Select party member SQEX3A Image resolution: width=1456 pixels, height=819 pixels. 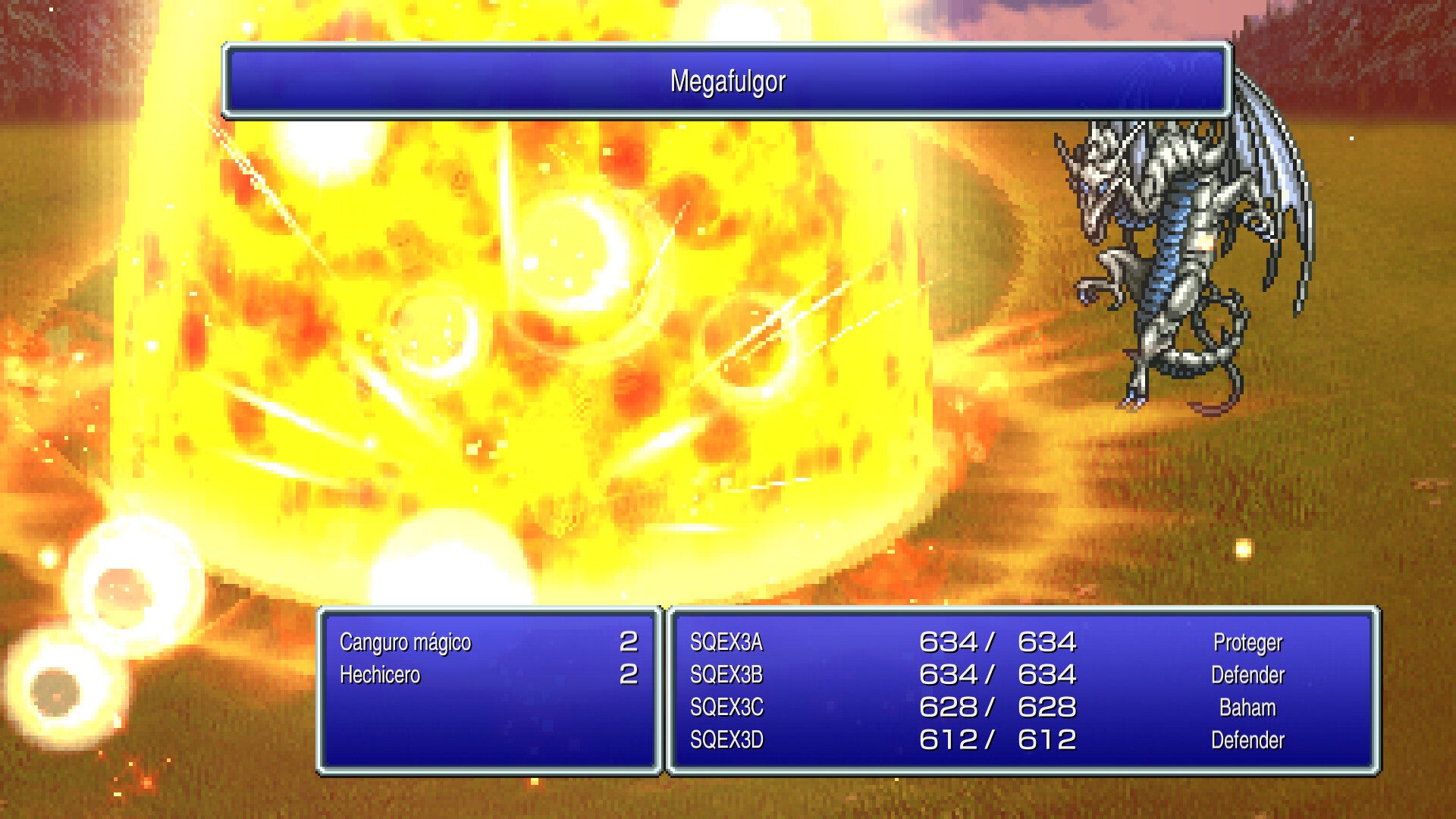click(x=726, y=642)
